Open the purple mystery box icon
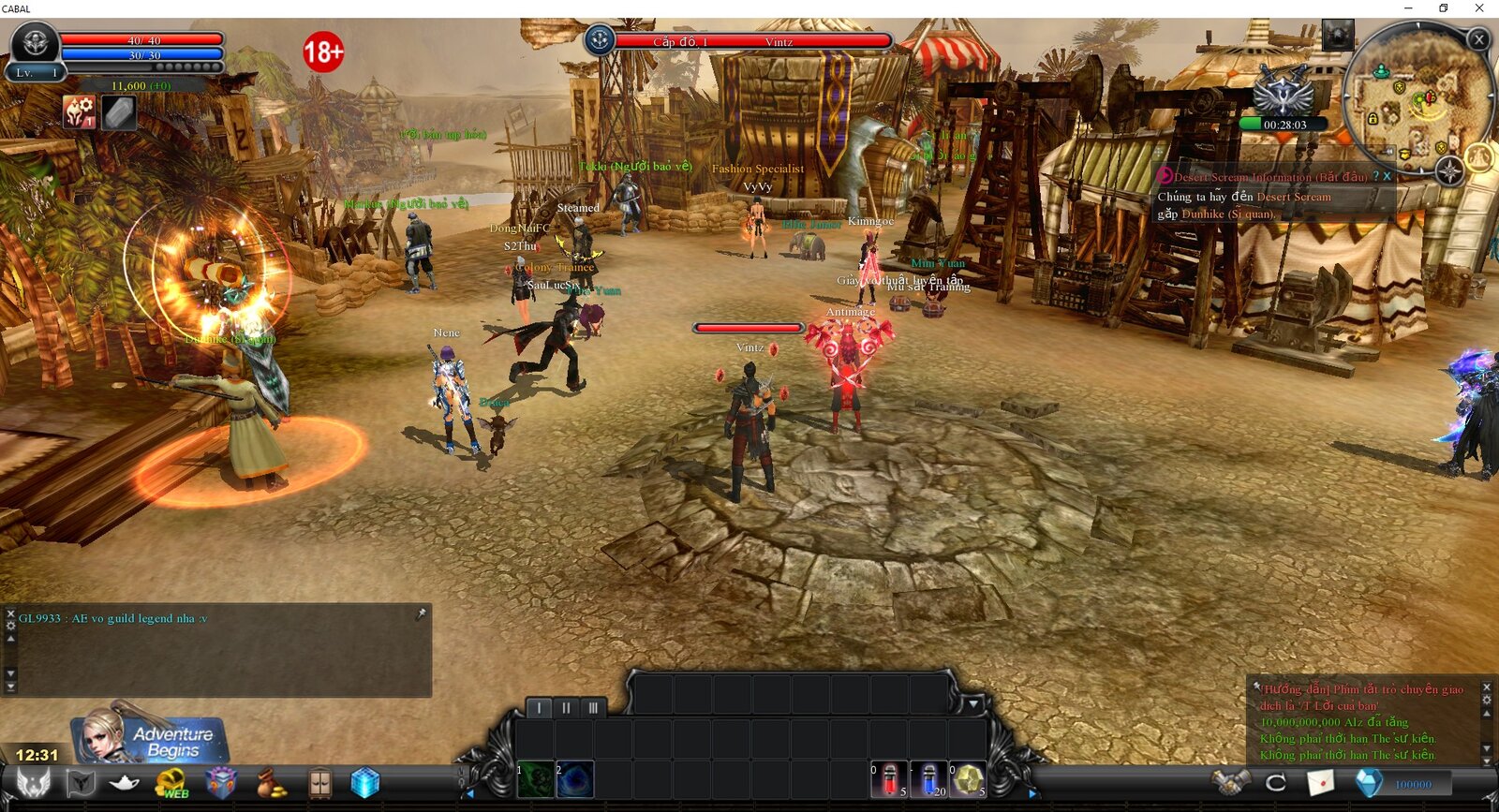1499x812 pixels. click(x=221, y=783)
